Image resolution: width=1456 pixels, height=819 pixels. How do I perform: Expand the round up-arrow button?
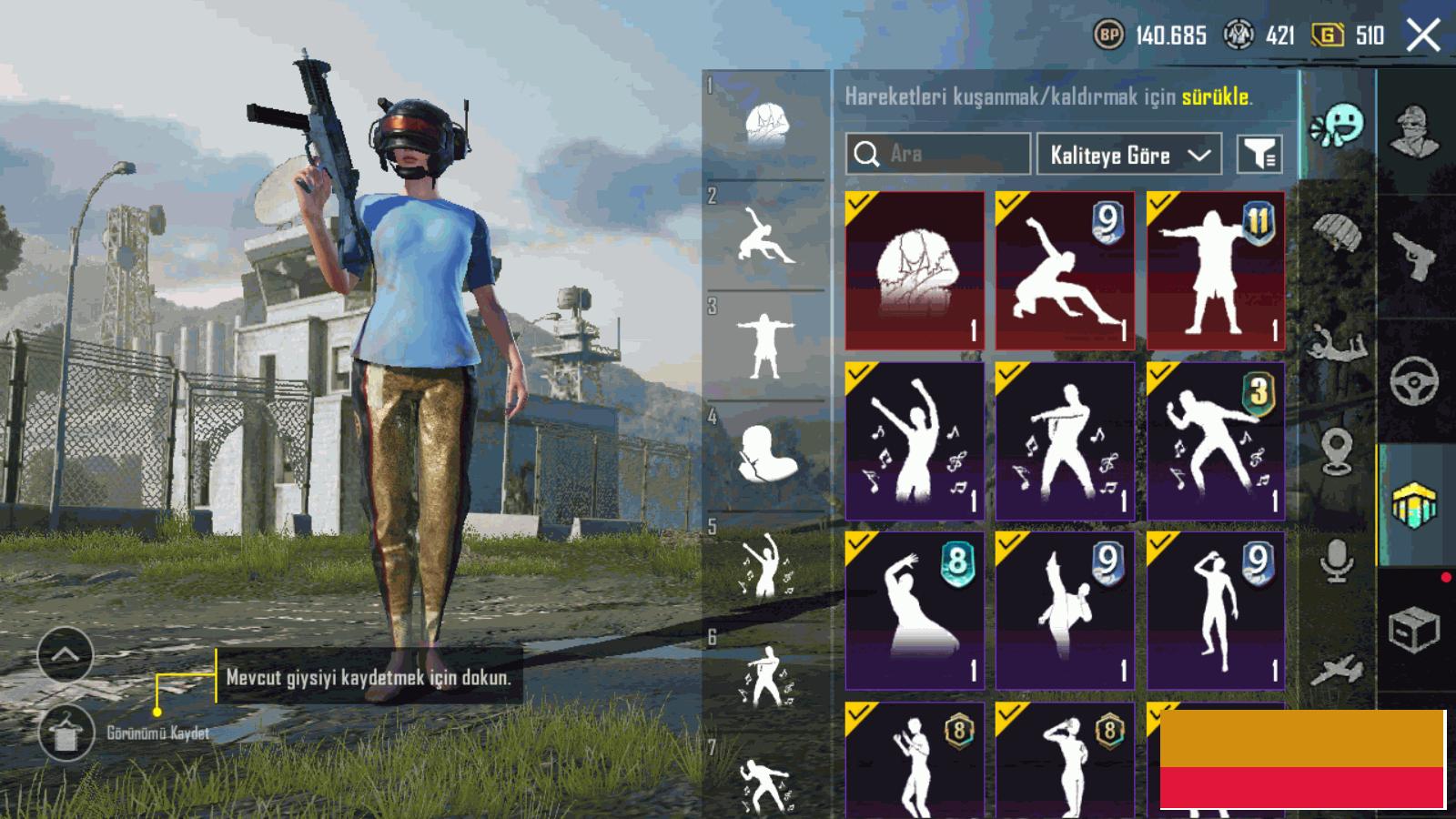(x=65, y=654)
